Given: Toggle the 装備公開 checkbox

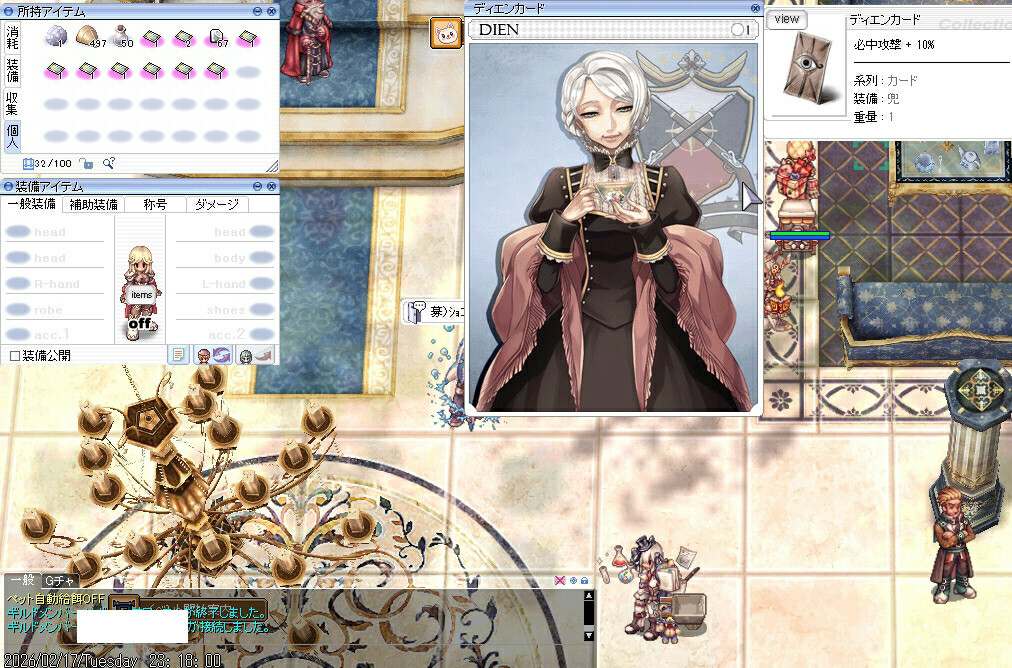Looking at the screenshot, I should (14, 356).
